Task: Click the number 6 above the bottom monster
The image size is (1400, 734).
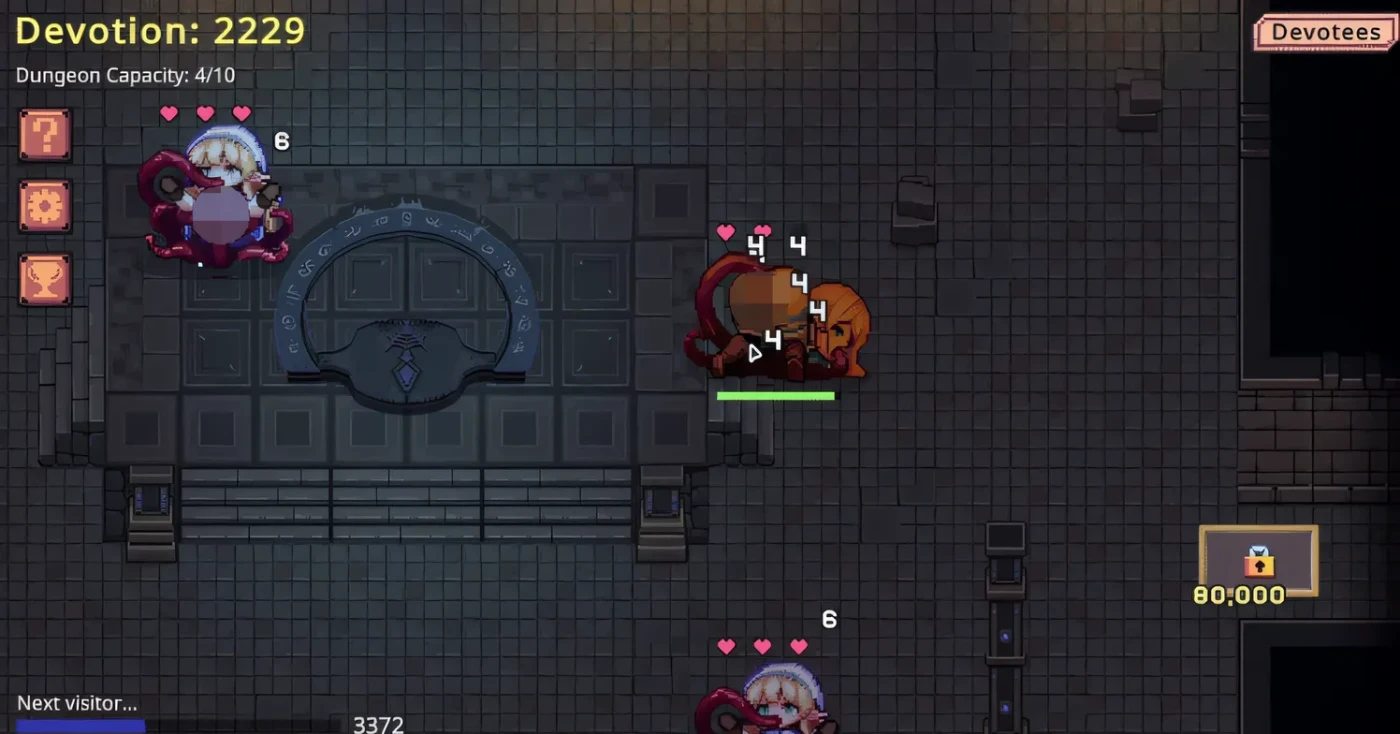Action: pos(828,619)
